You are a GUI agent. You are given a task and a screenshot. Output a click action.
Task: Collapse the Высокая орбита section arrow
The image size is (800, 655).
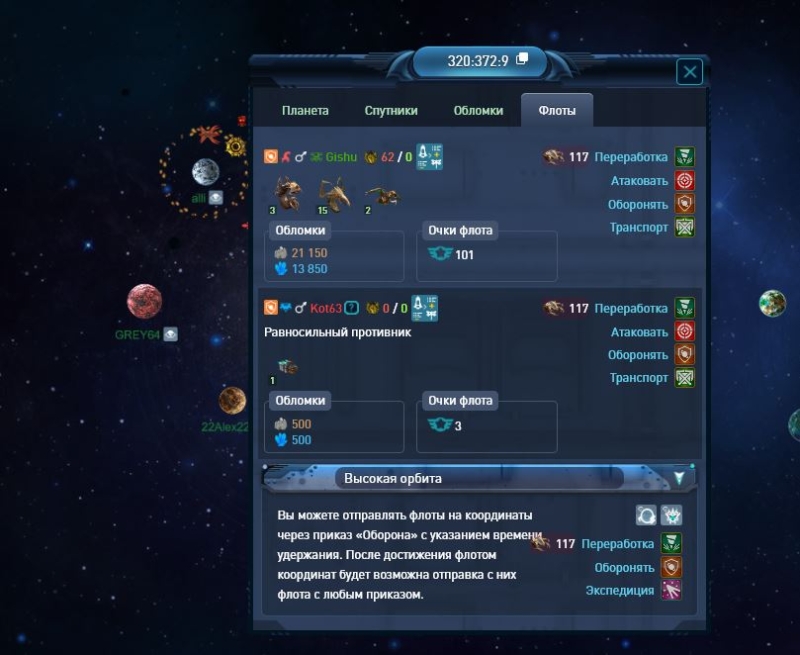pyautogui.click(x=680, y=478)
